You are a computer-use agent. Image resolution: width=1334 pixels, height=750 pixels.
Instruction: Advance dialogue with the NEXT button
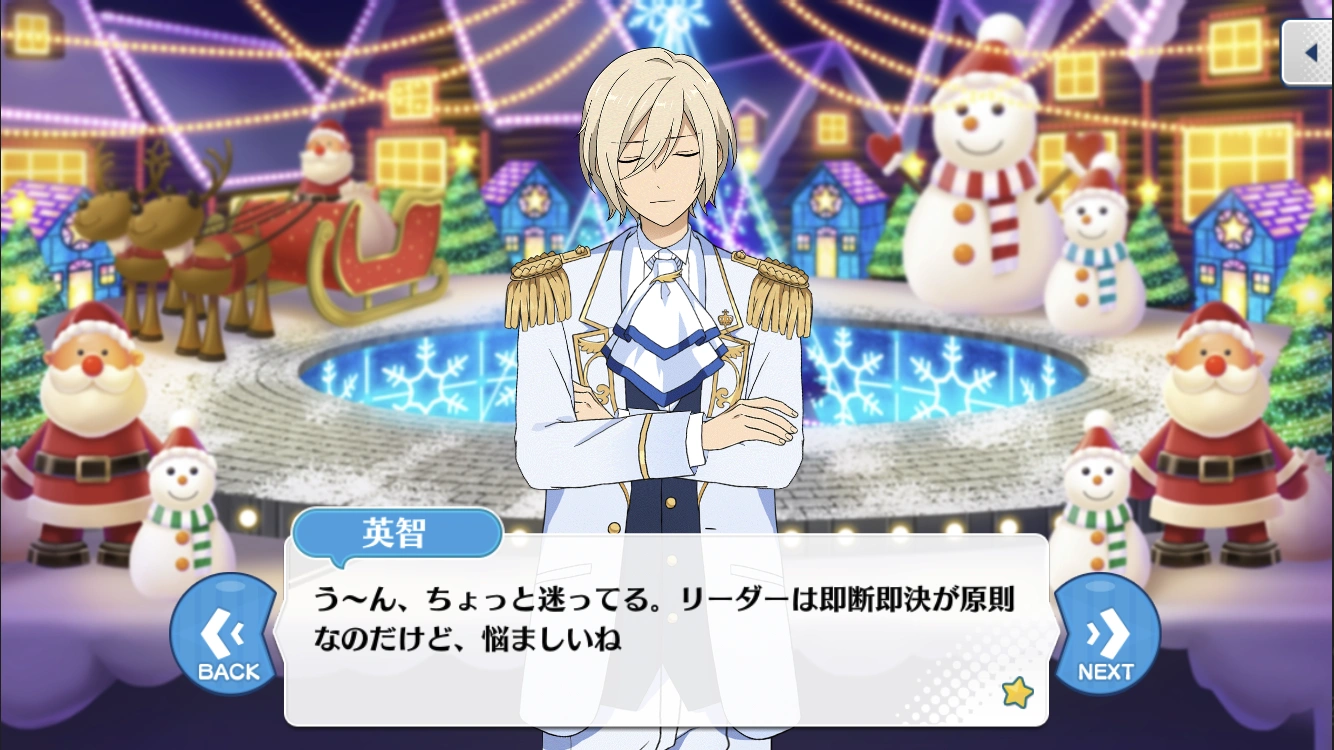(1106, 638)
